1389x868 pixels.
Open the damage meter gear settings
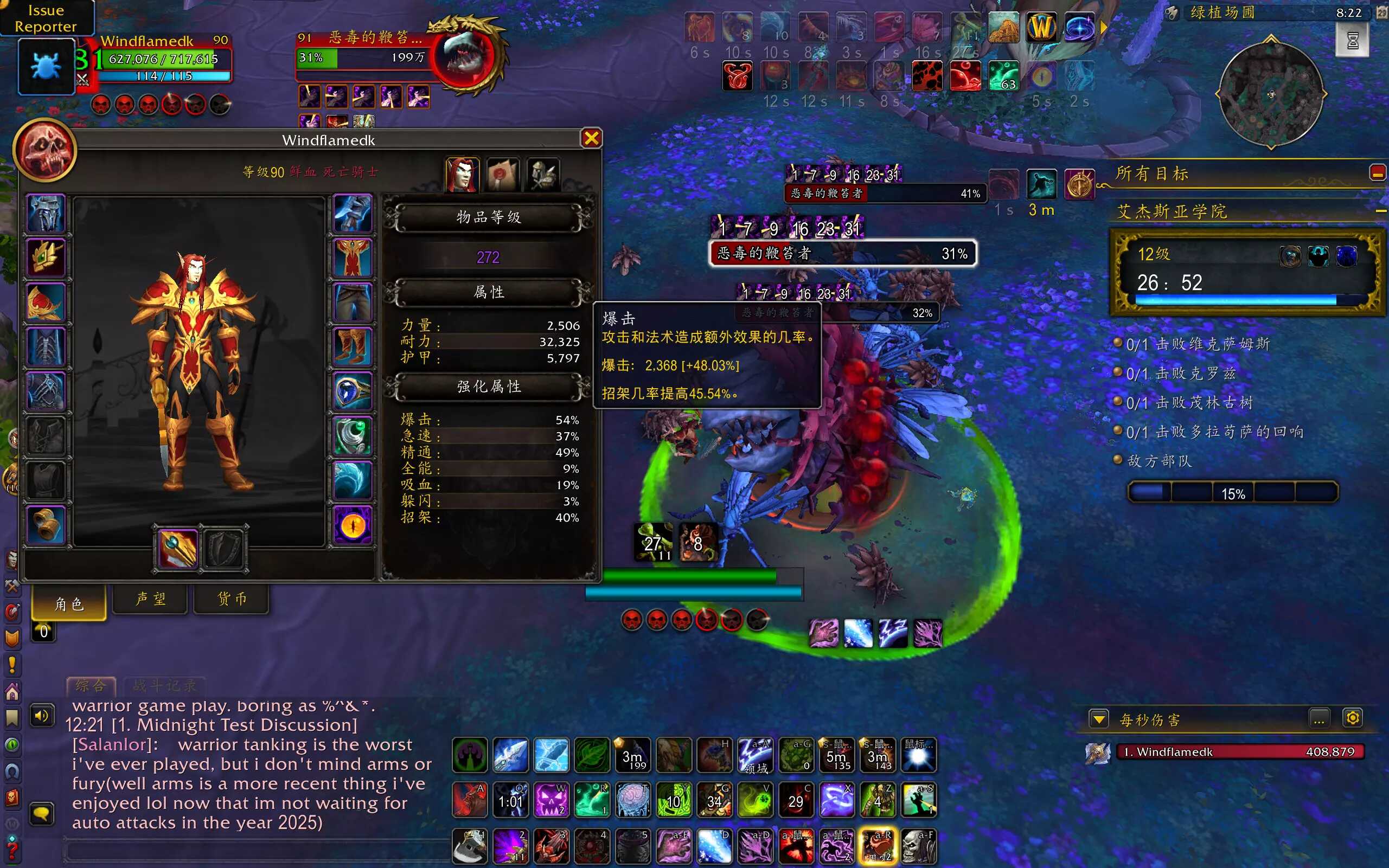coord(1352,718)
